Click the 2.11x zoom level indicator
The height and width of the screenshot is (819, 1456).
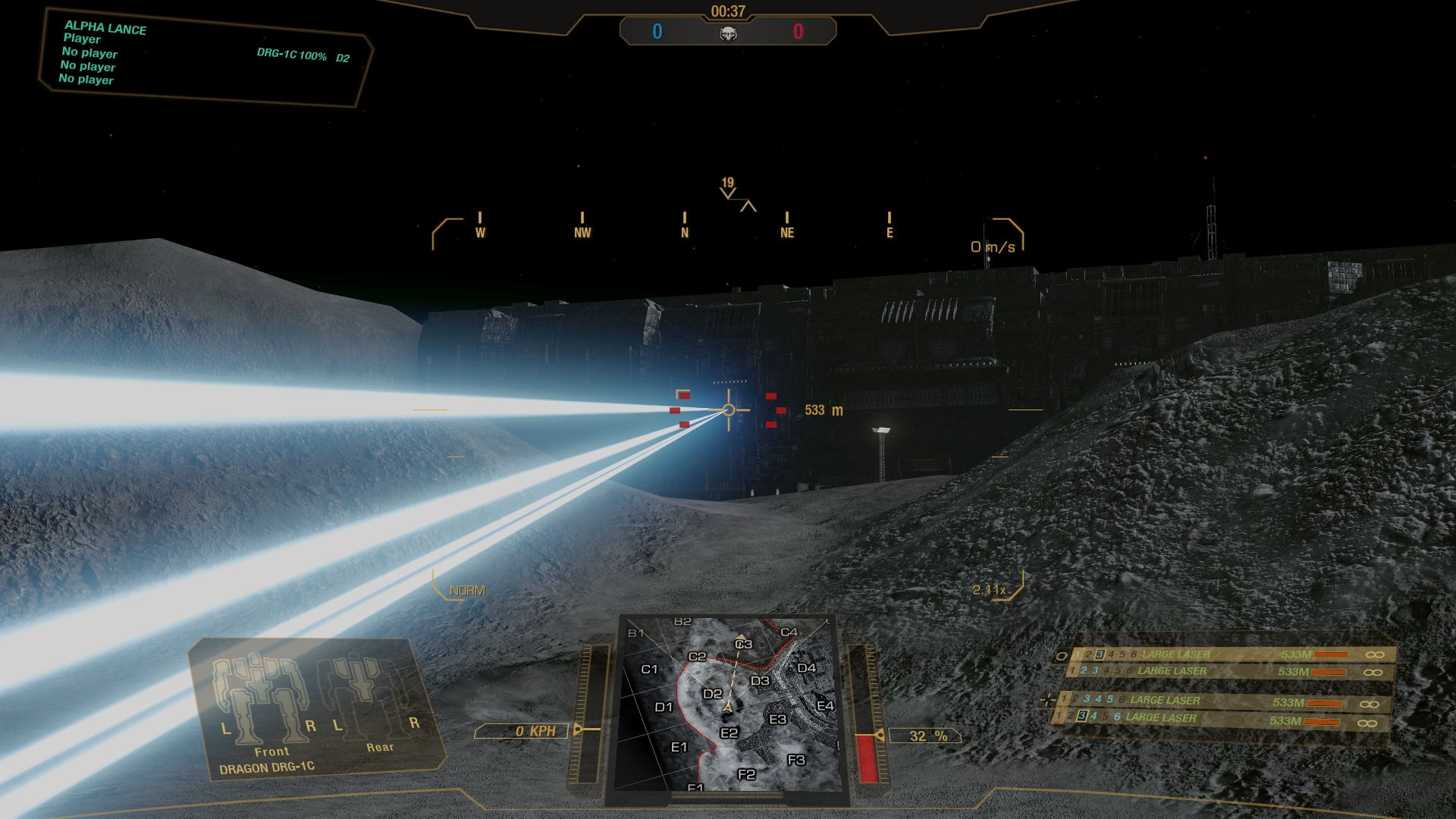point(989,589)
